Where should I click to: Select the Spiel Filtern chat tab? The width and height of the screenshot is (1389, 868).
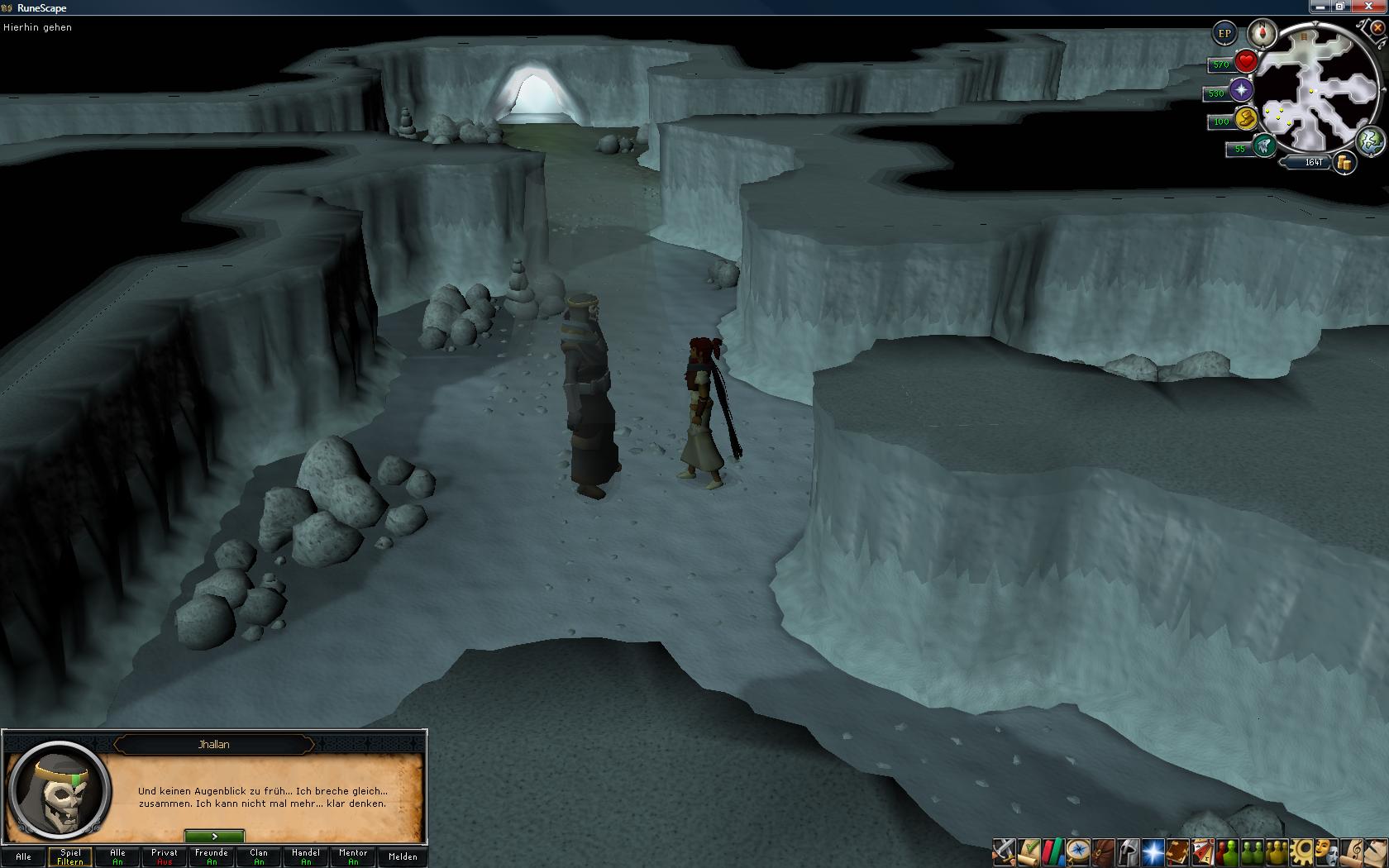pos(70,856)
